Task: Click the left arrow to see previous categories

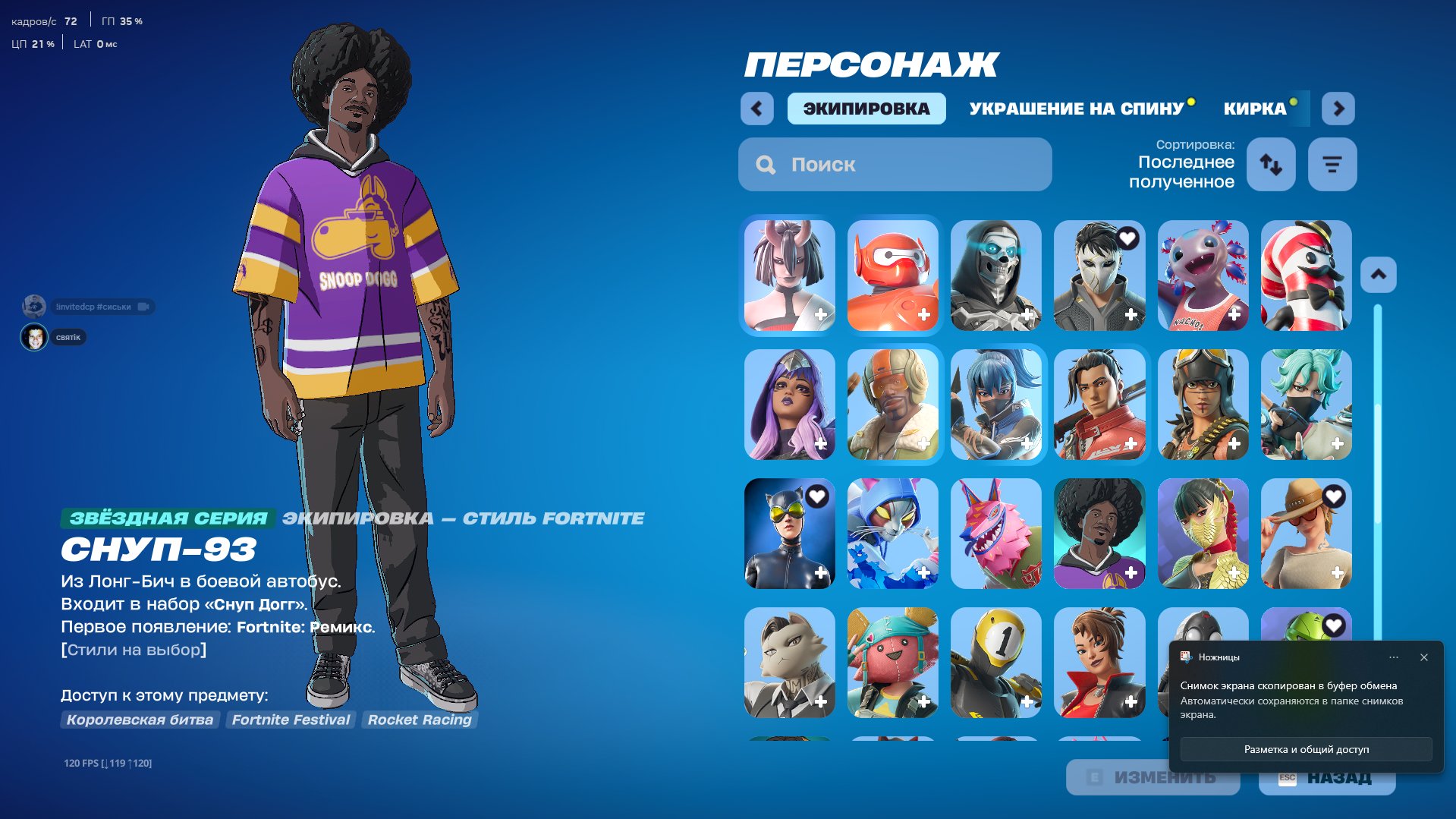Action: [756, 109]
